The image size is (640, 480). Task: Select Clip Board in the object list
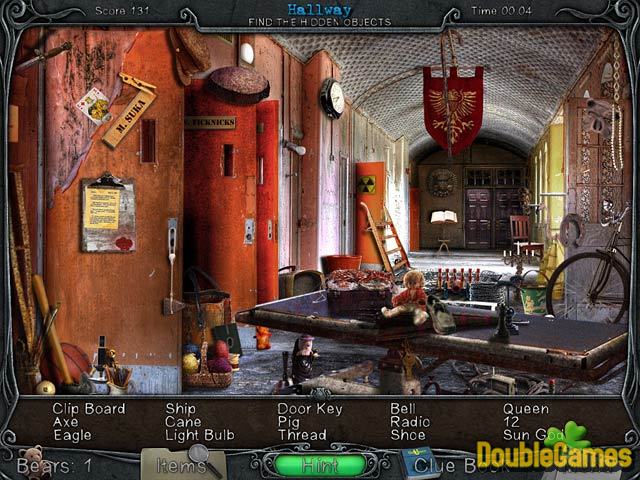(x=89, y=409)
